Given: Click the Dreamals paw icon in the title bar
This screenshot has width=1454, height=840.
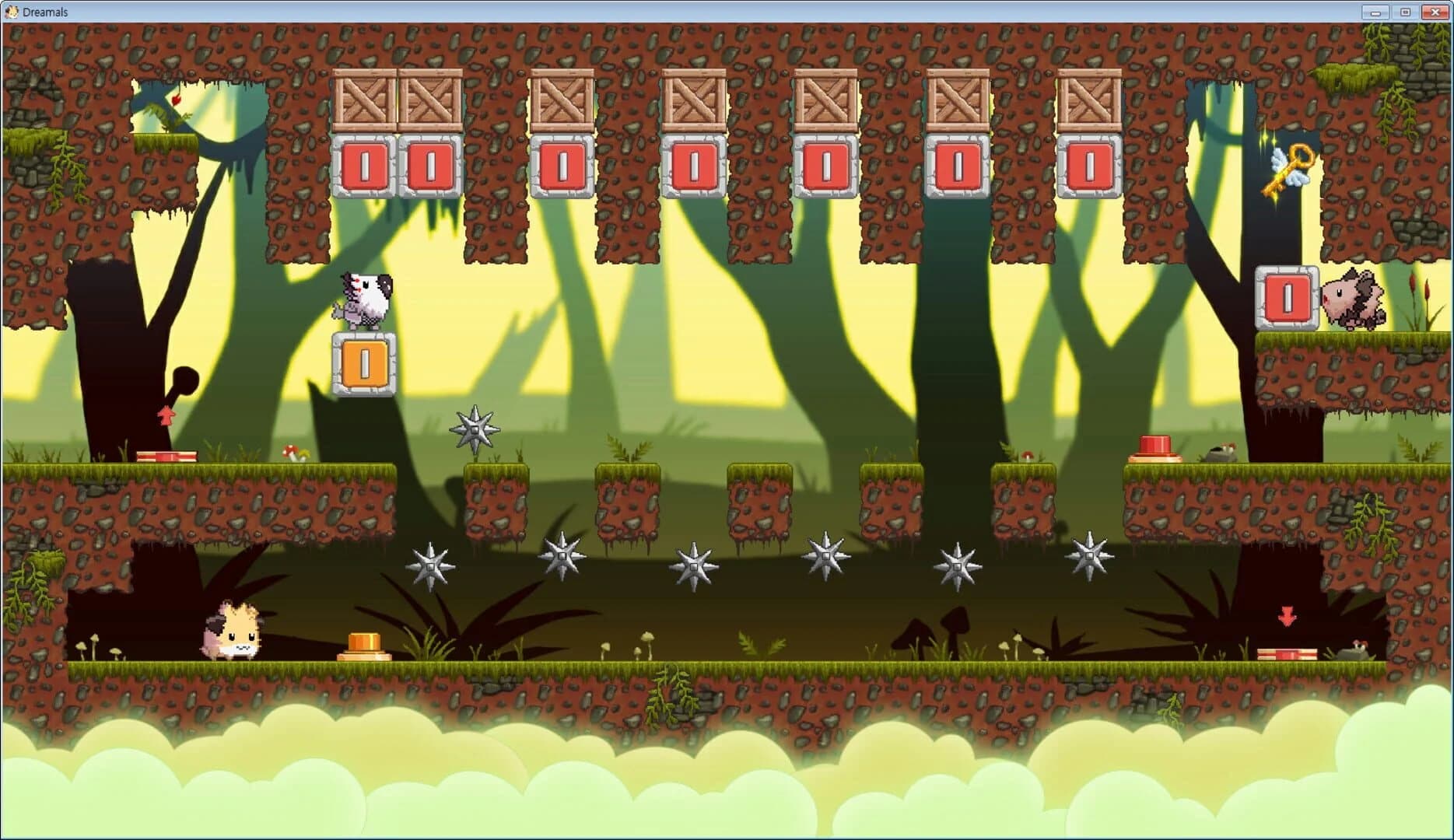Looking at the screenshot, I should tap(11, 11).
